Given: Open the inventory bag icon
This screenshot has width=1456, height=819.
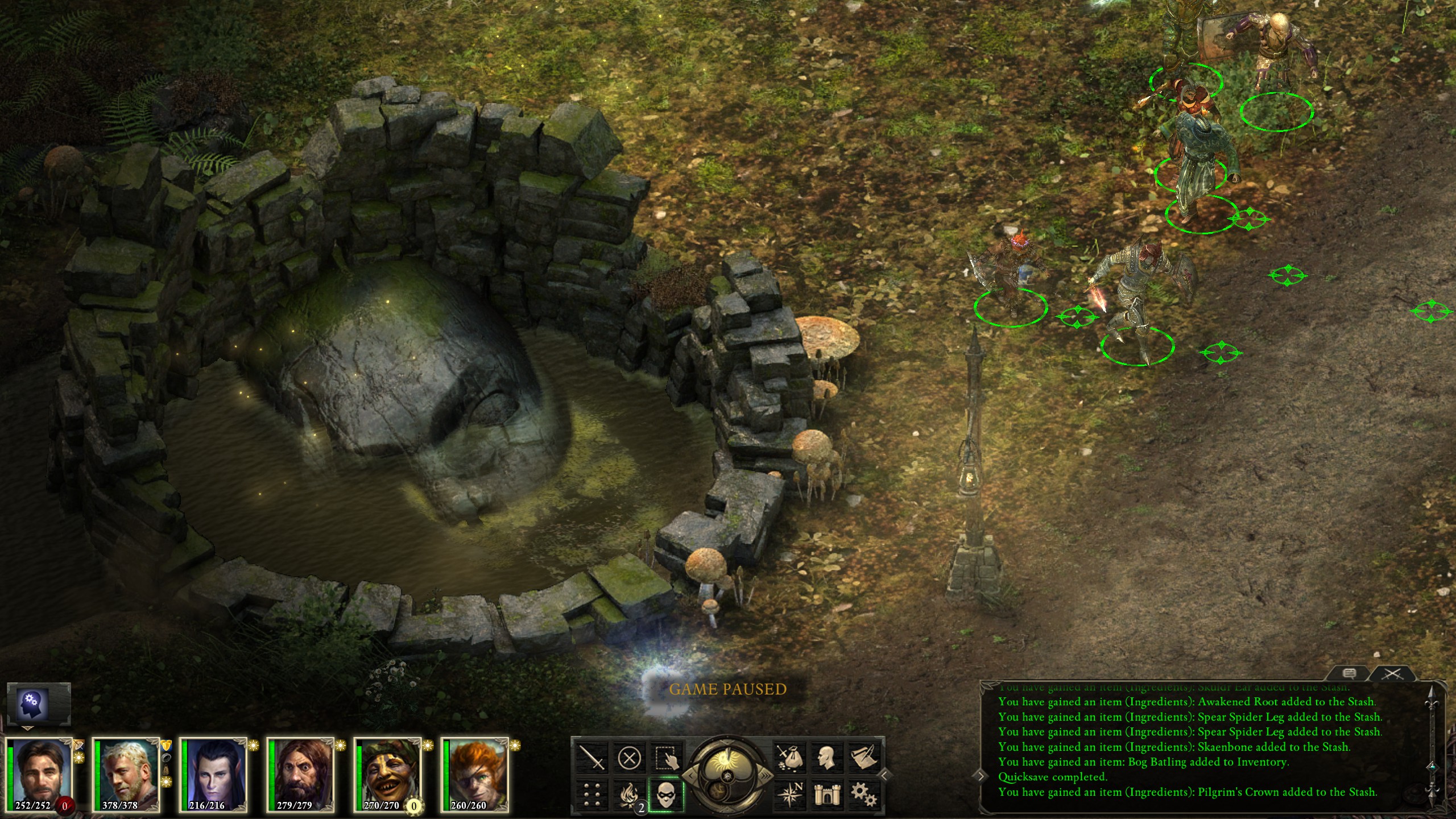Looking at the screenshot, I should (x=790, y=758).
